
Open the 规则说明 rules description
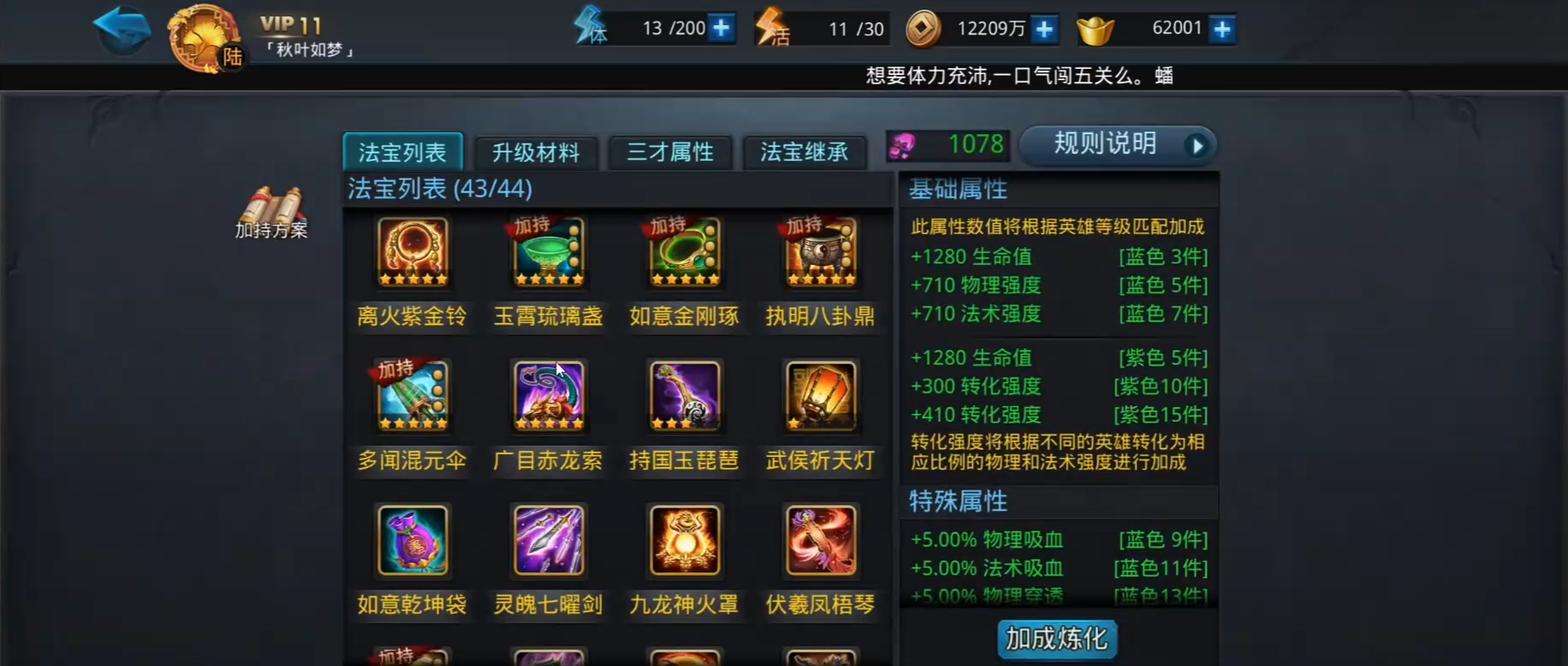[1105, 144]
